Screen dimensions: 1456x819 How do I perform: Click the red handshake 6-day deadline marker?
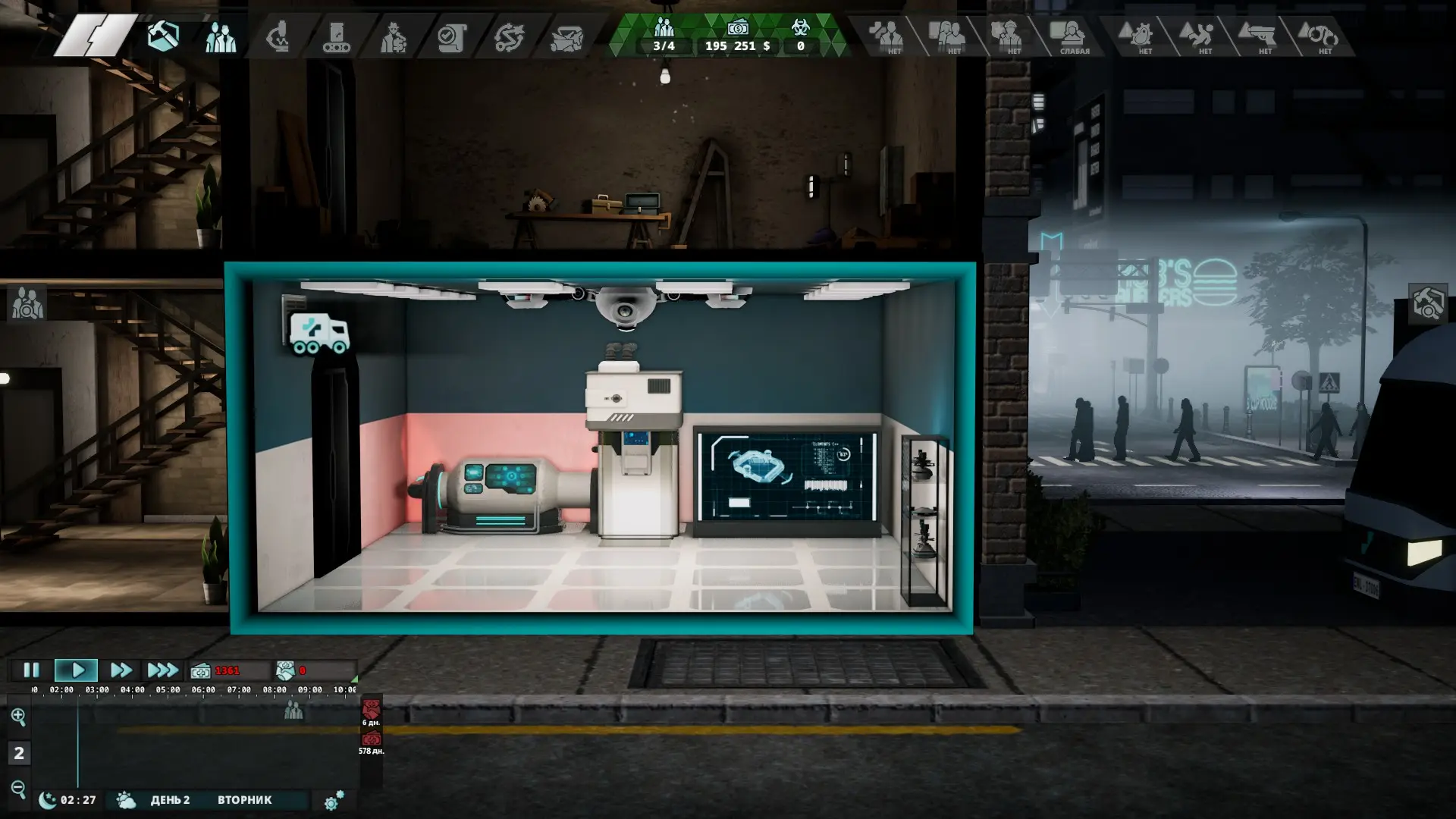click(x=371, y=711)
